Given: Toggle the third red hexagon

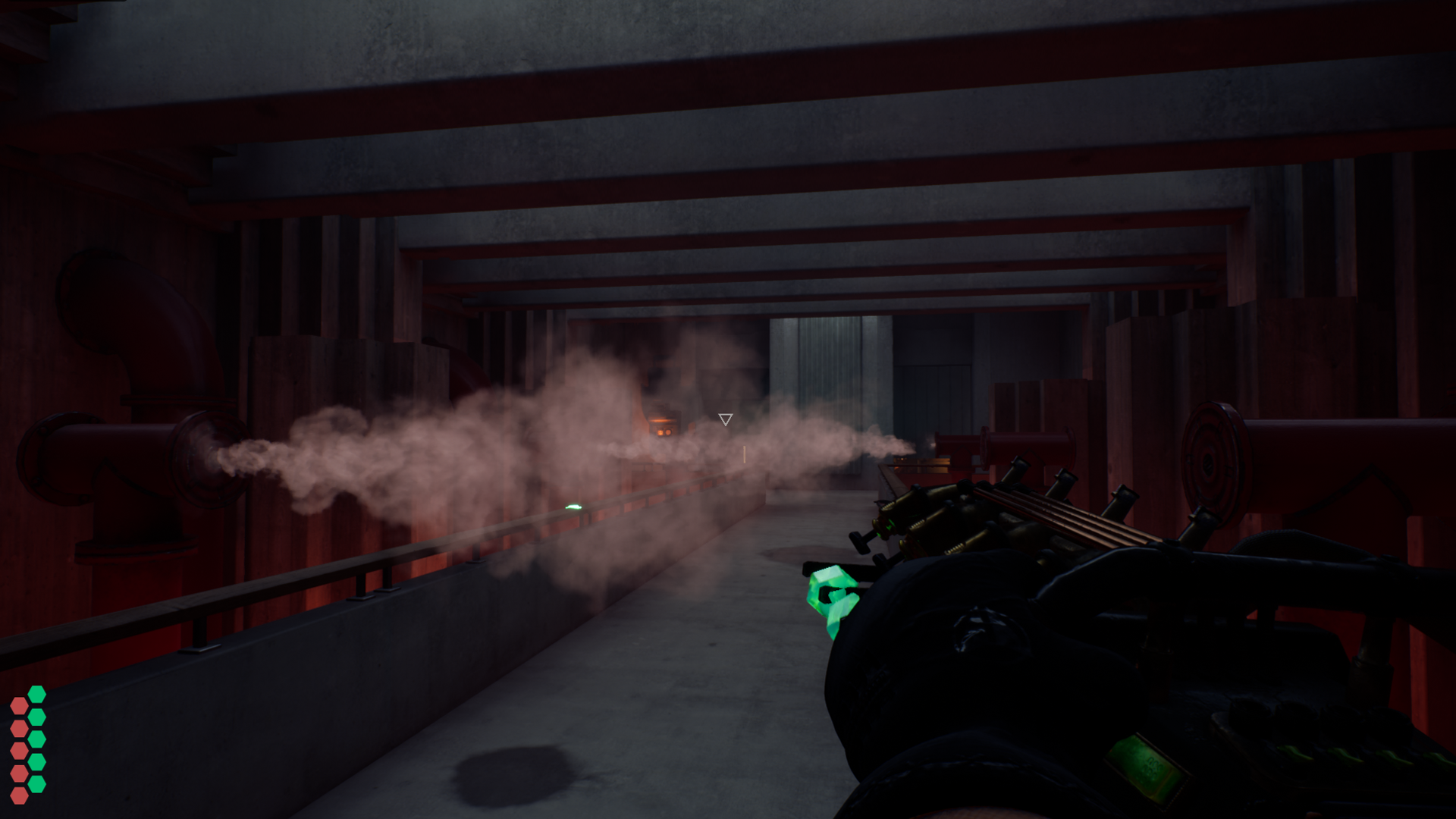Looking at the screenshot, I should pyautogui.click(x=20, y=750).
